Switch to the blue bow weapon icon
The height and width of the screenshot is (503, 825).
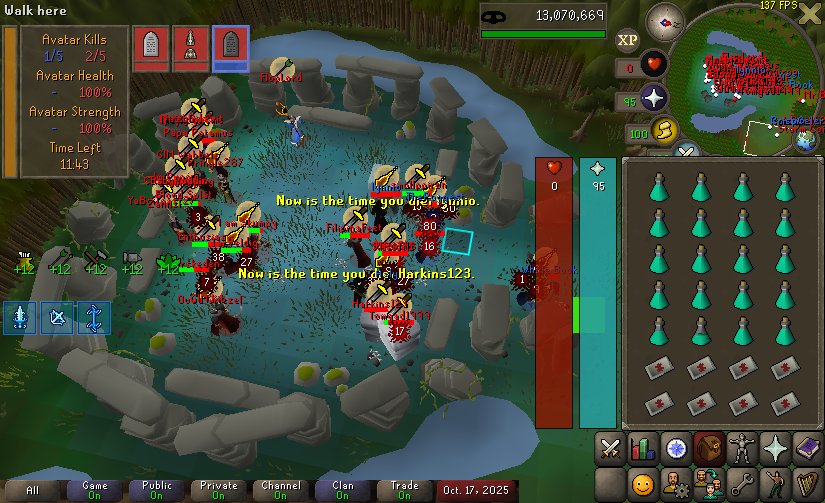click(57, 317)
